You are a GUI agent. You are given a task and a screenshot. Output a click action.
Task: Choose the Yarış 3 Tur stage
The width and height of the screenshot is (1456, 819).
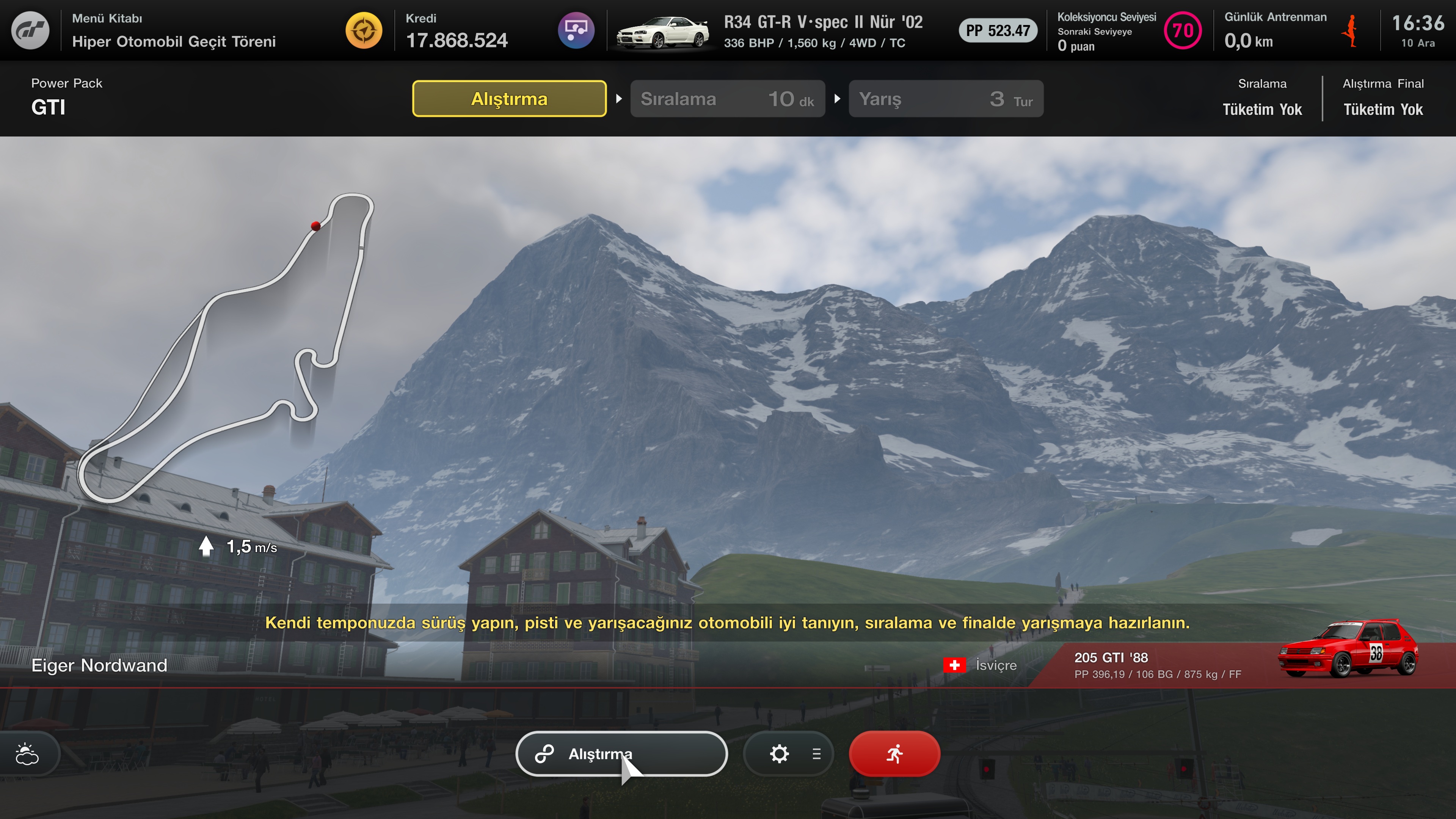click(x=946, y=99)
